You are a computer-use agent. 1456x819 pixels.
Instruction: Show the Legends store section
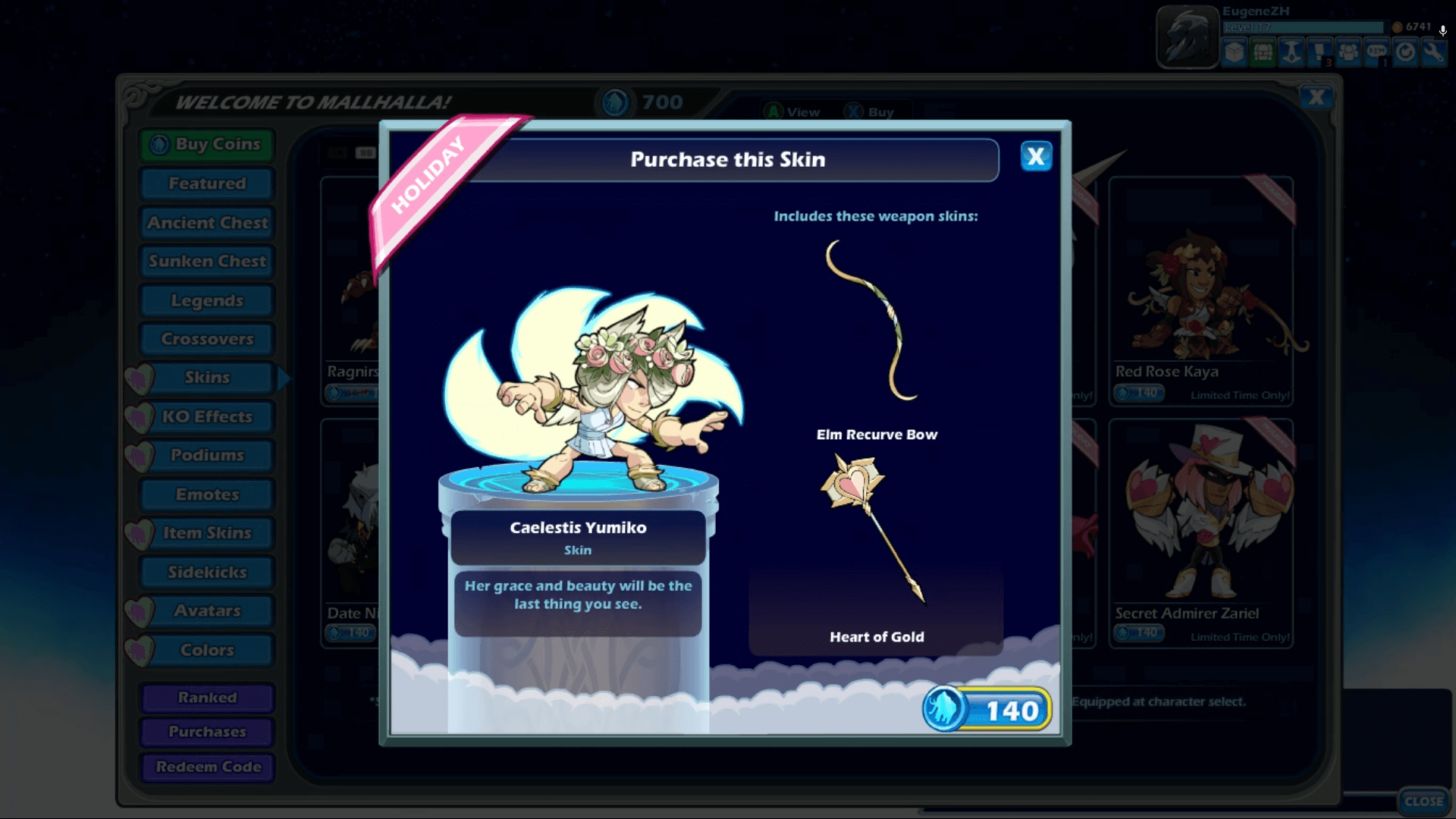click(207, 301)
